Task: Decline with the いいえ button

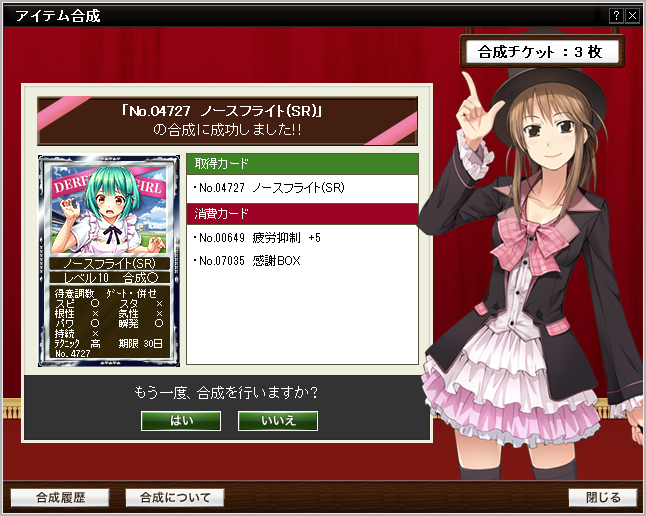Action: click(278, 420)
